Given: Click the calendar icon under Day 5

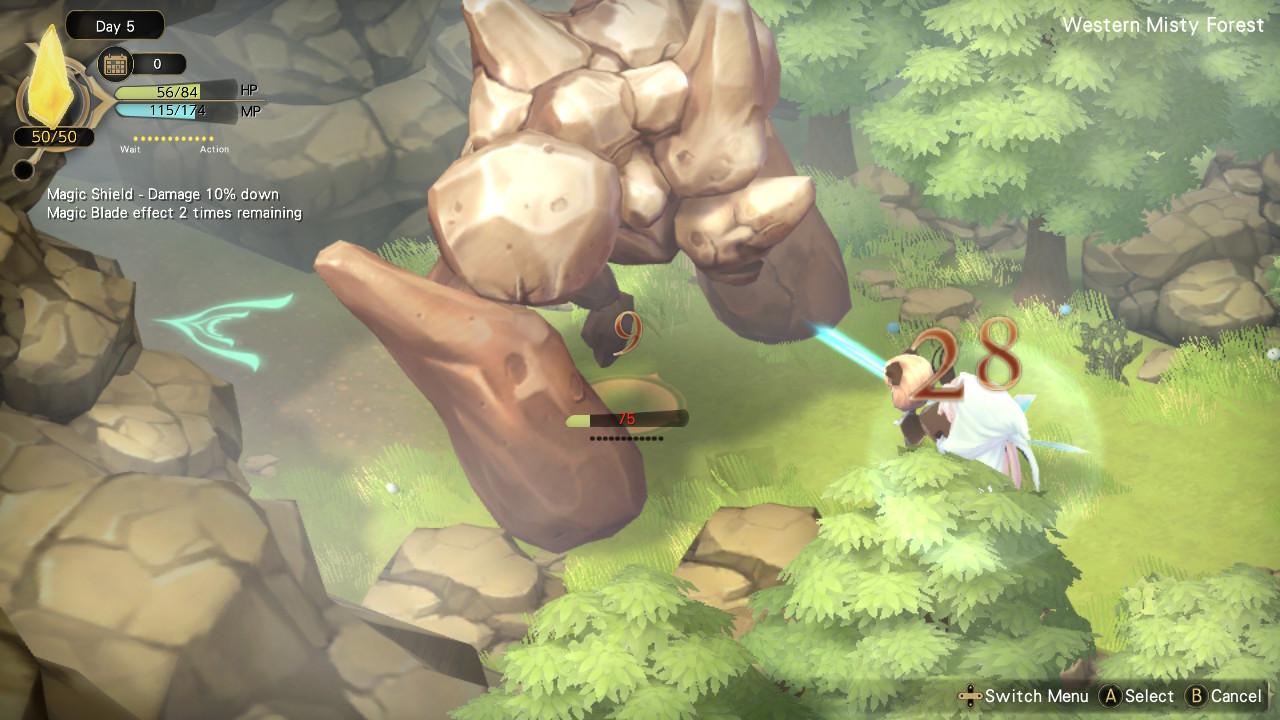Looking at the screenshot, I should [116, 65].
